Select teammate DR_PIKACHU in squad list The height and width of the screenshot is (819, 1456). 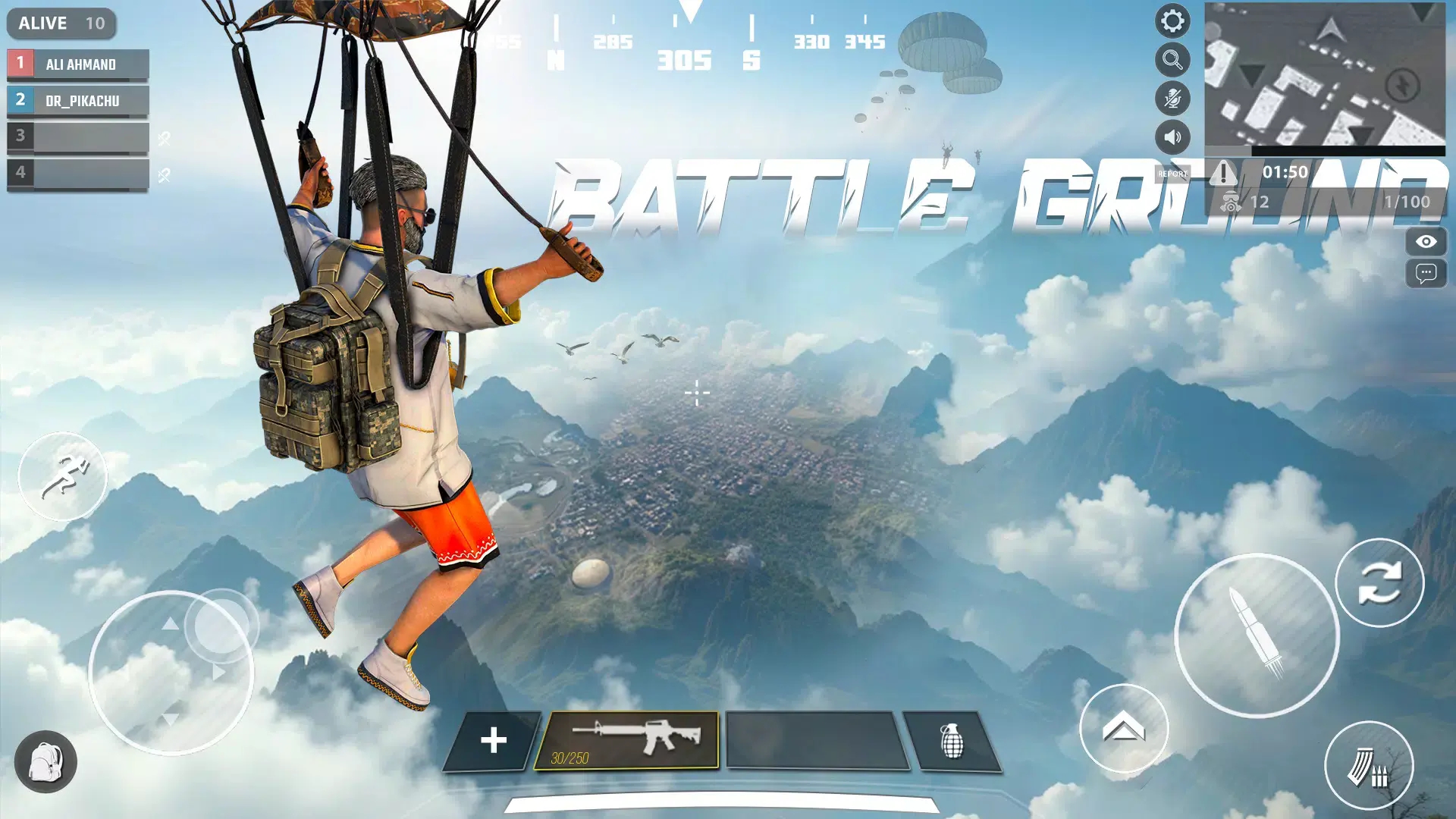tap(78, 101)
